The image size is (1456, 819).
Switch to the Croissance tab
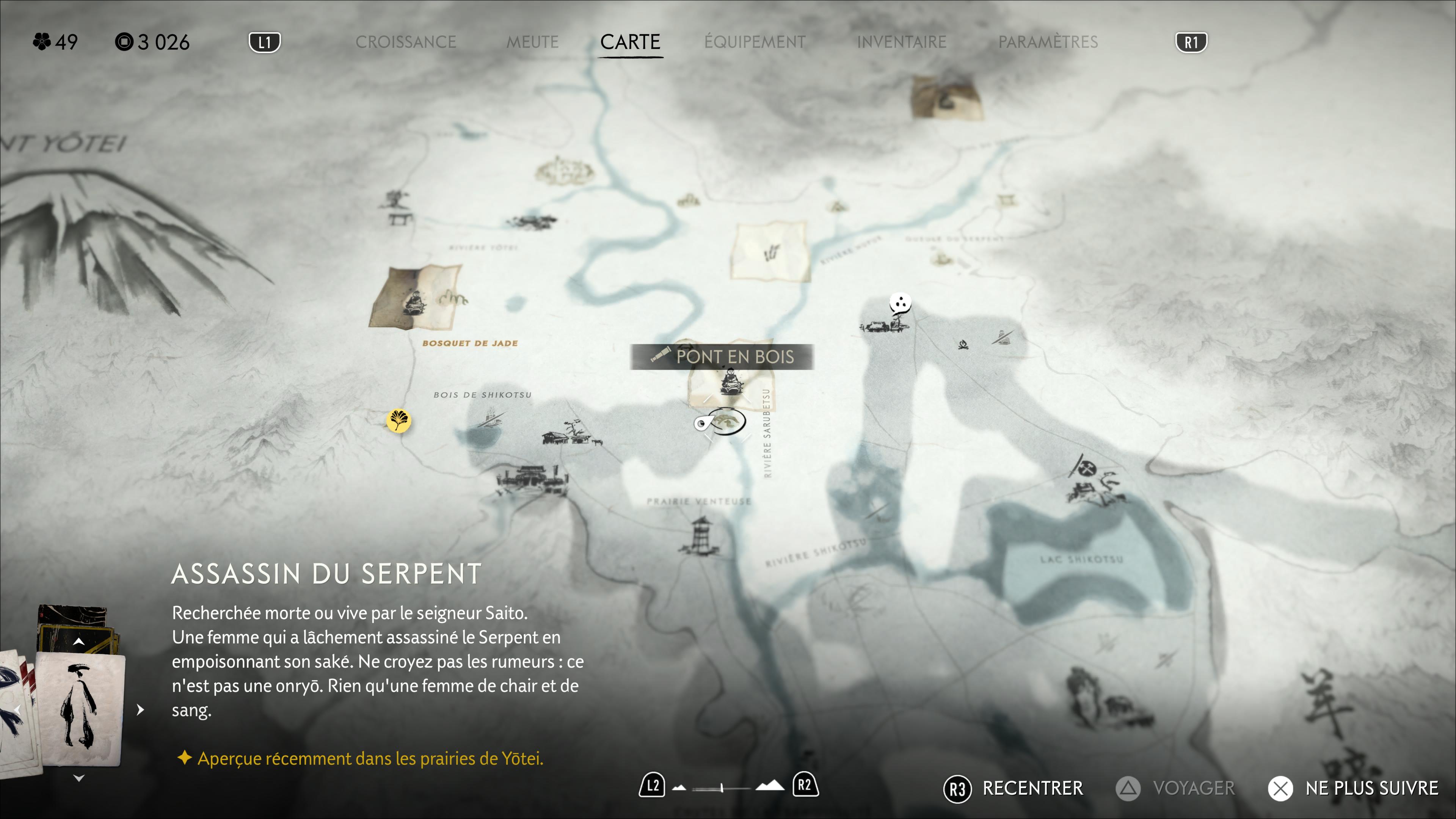pos(405,42)
